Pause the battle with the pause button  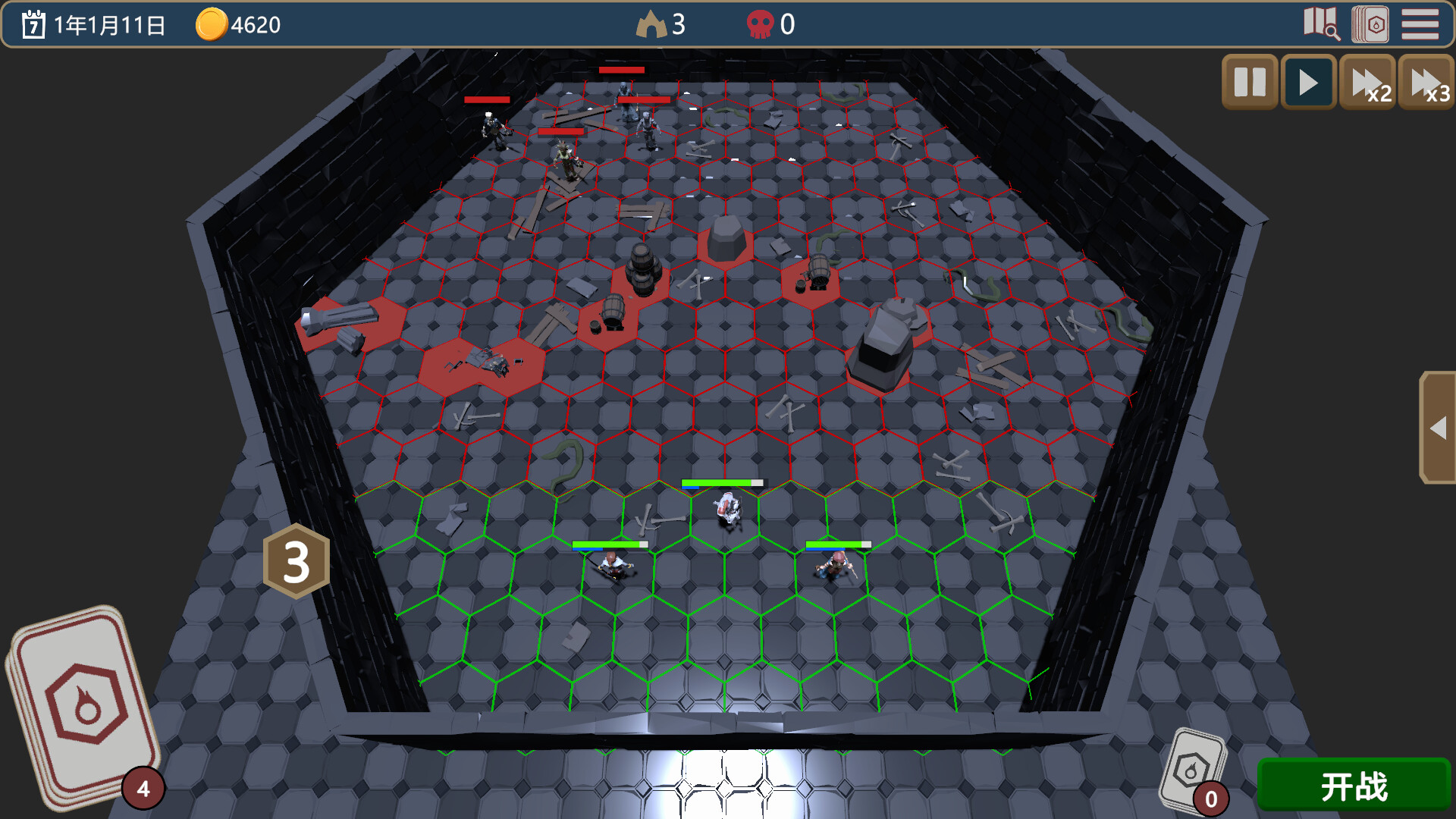point(1250,82)
